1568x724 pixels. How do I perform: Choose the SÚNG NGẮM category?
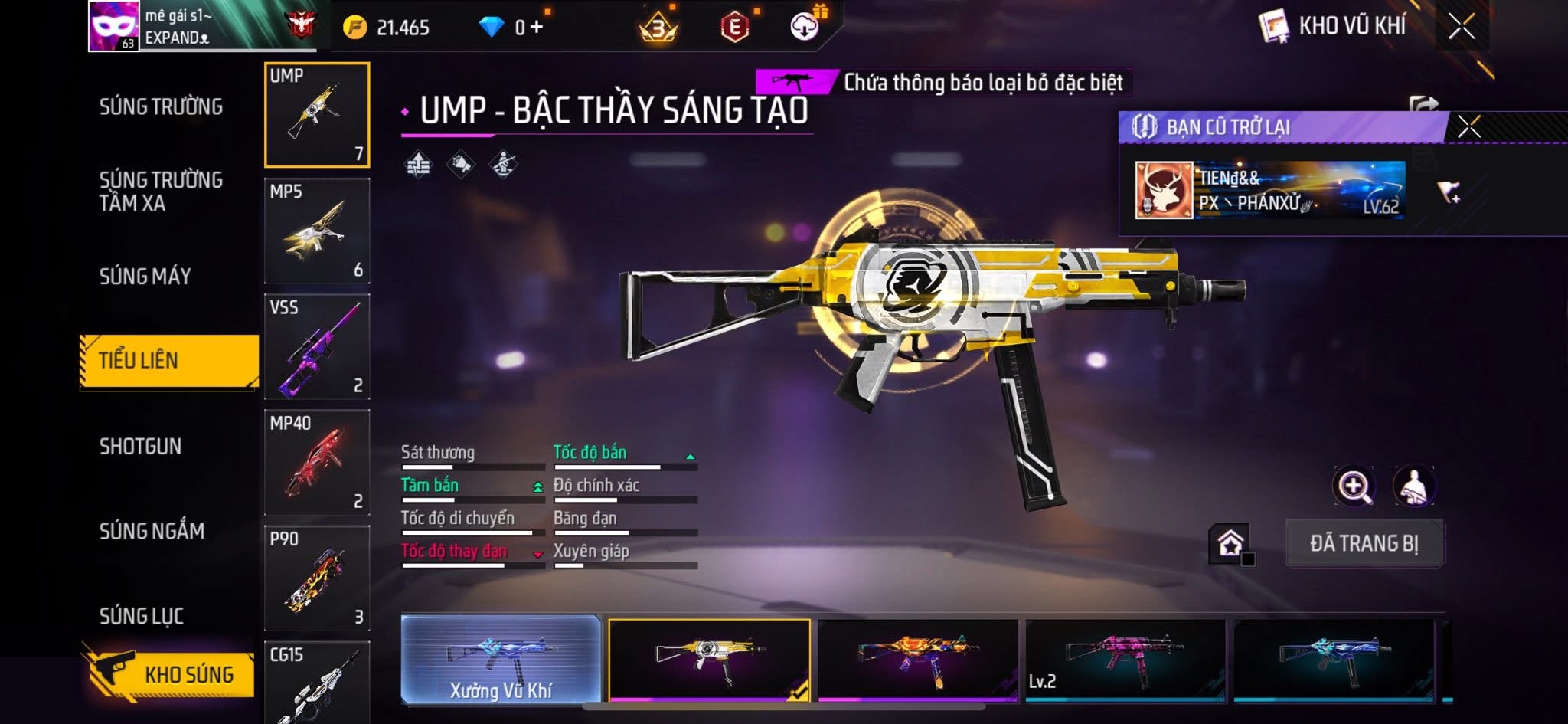152,531
